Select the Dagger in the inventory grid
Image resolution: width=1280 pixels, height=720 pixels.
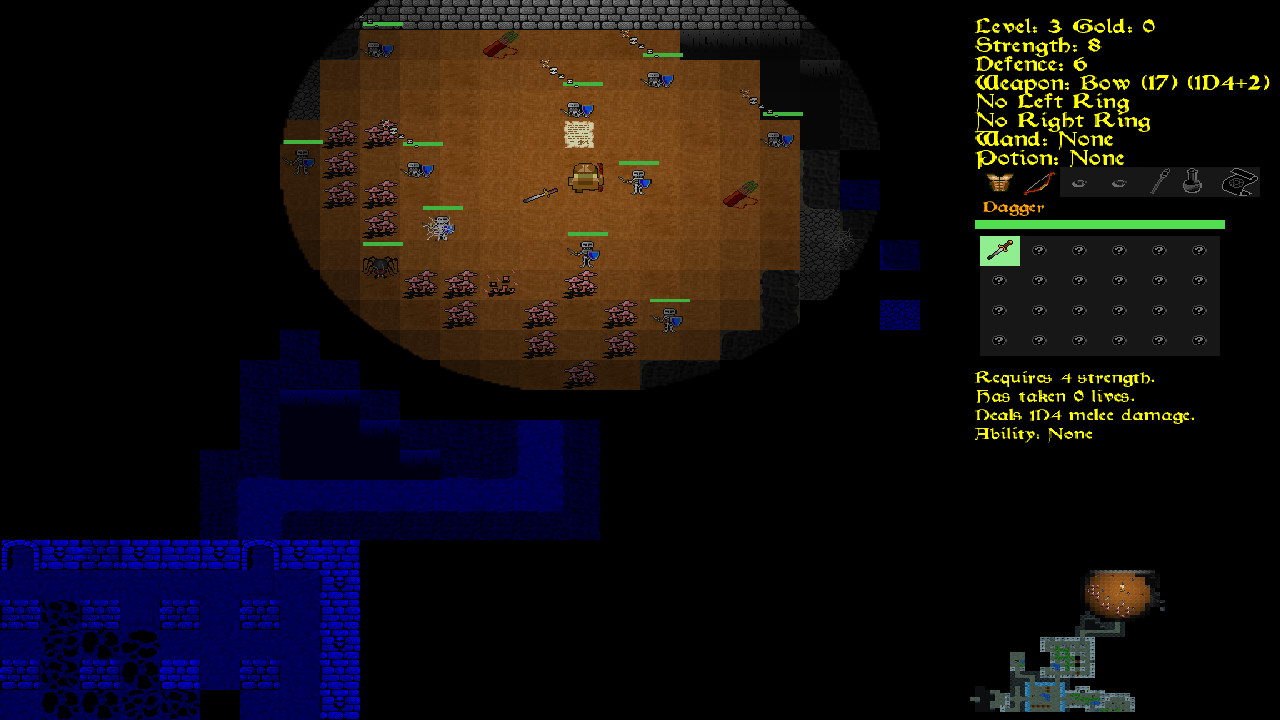coord(999,251)
